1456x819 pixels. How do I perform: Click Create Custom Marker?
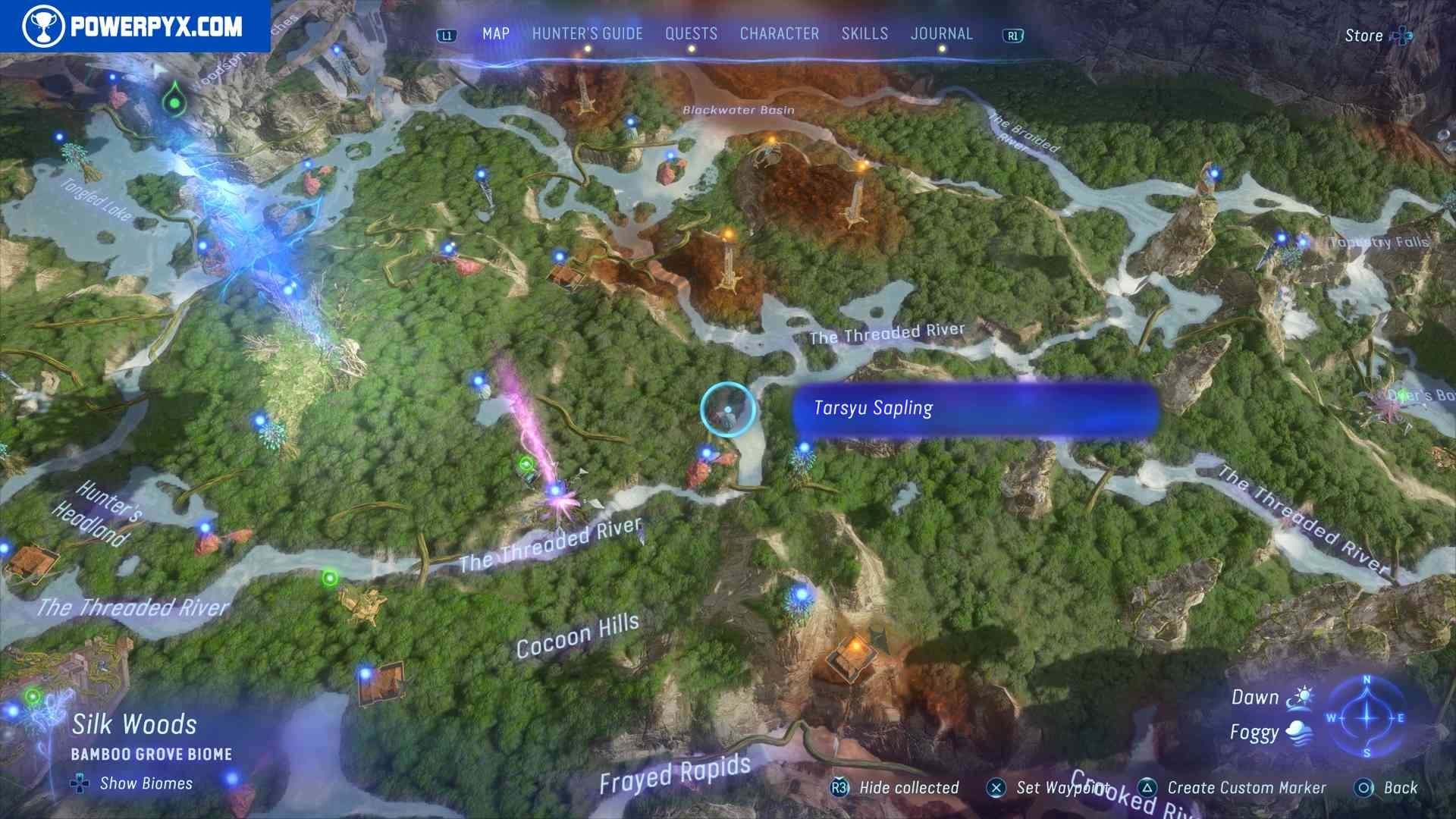1246,788
